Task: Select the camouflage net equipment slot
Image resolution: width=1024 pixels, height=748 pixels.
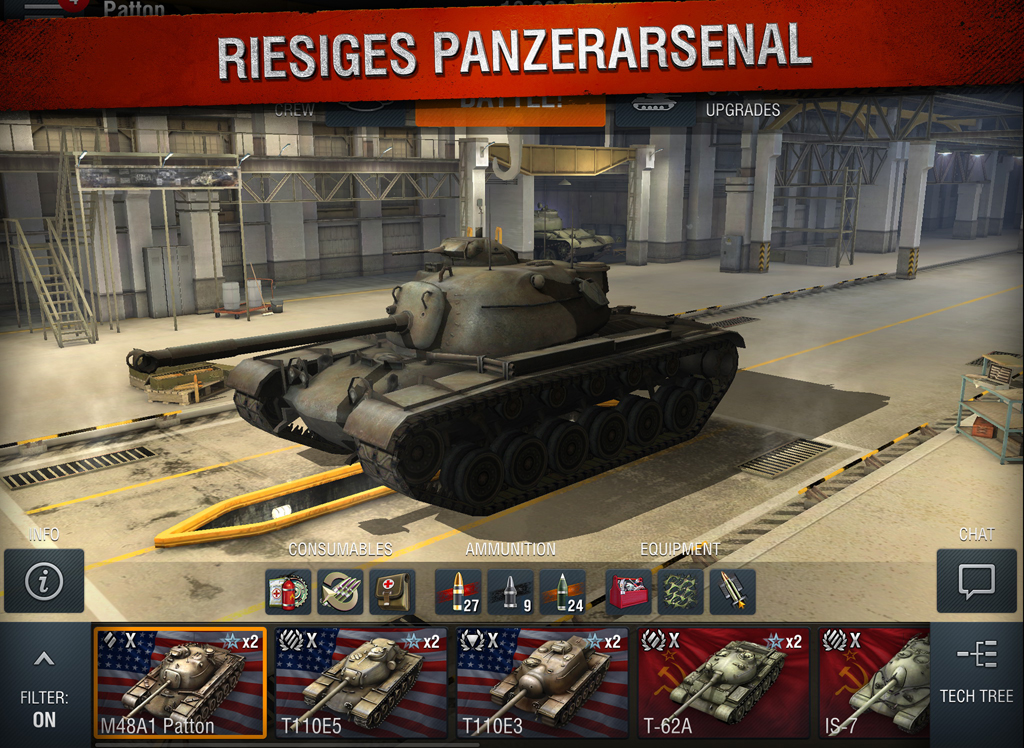Action: (x=681, y=592)
